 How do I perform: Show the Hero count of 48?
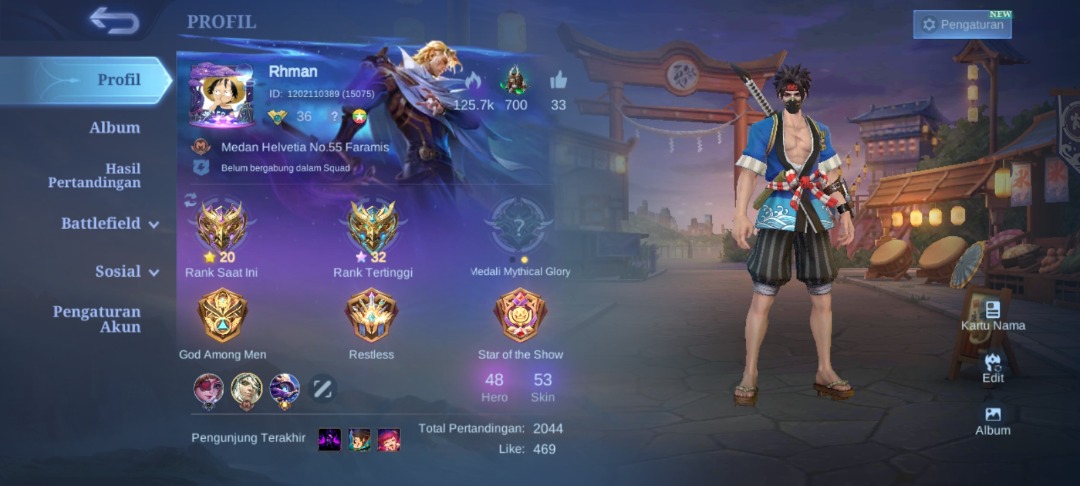[494, 387]
